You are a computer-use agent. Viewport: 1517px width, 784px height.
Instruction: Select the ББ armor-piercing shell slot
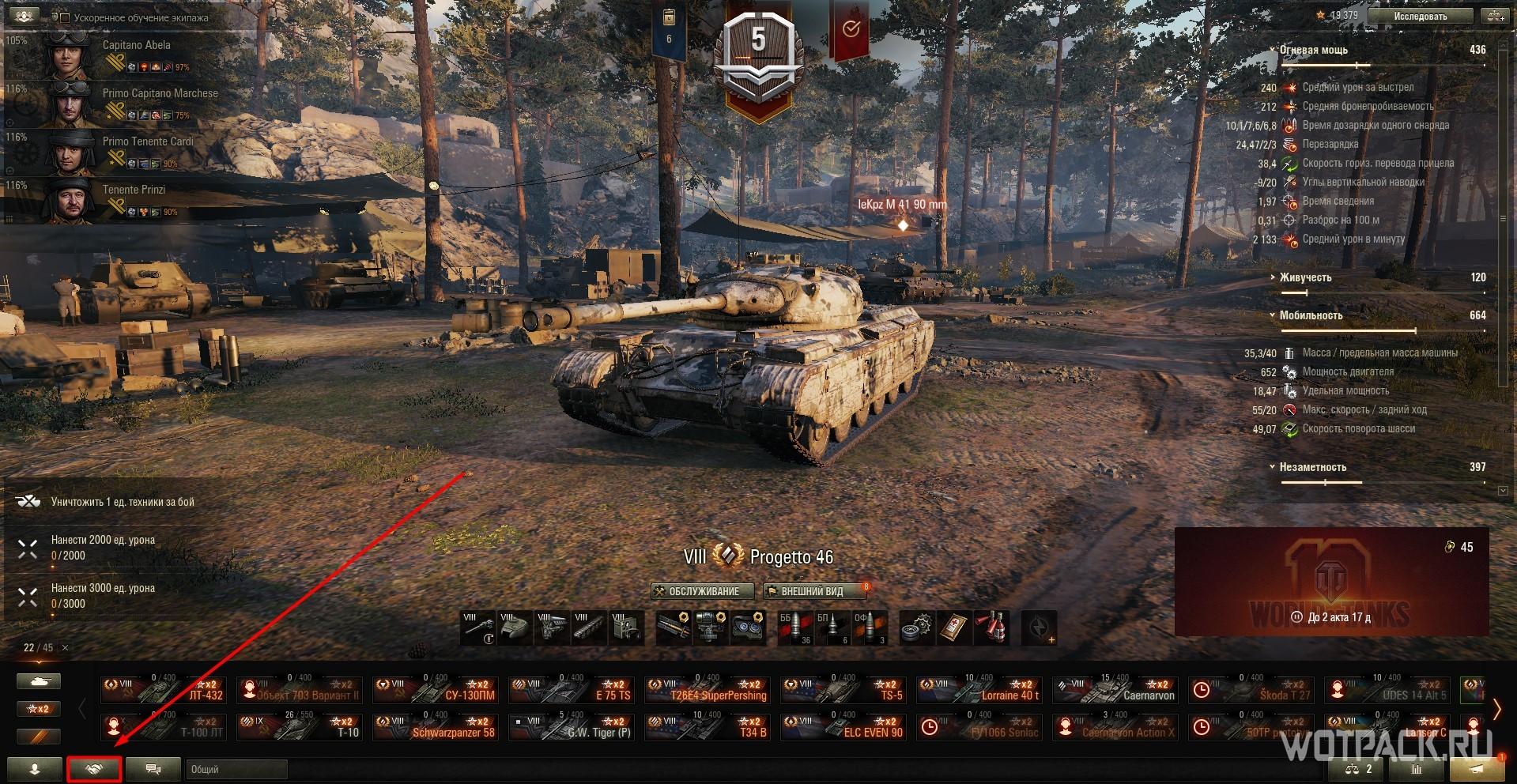pos(793,628)
